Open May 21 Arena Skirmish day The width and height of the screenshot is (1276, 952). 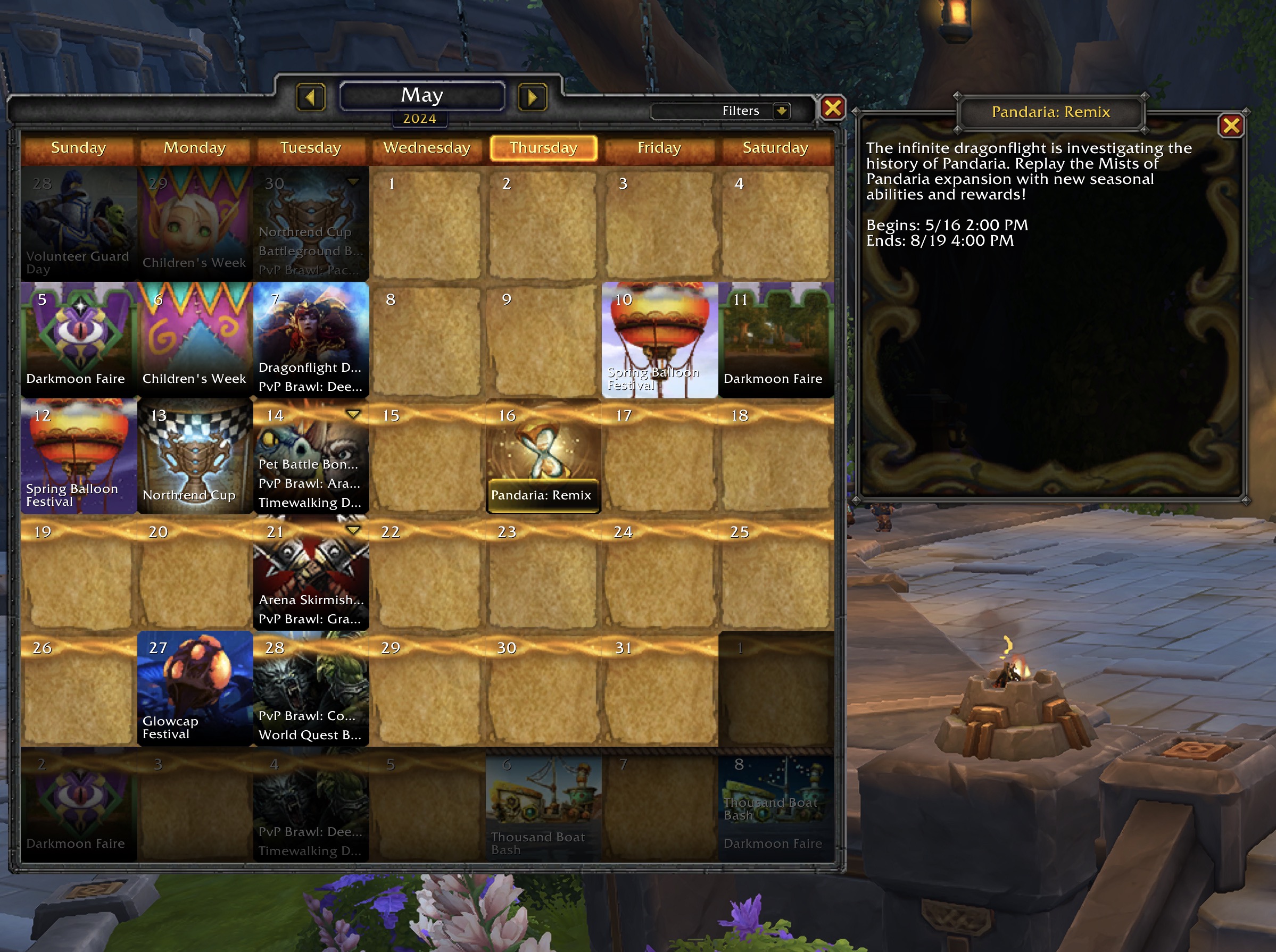pos(311,599)
